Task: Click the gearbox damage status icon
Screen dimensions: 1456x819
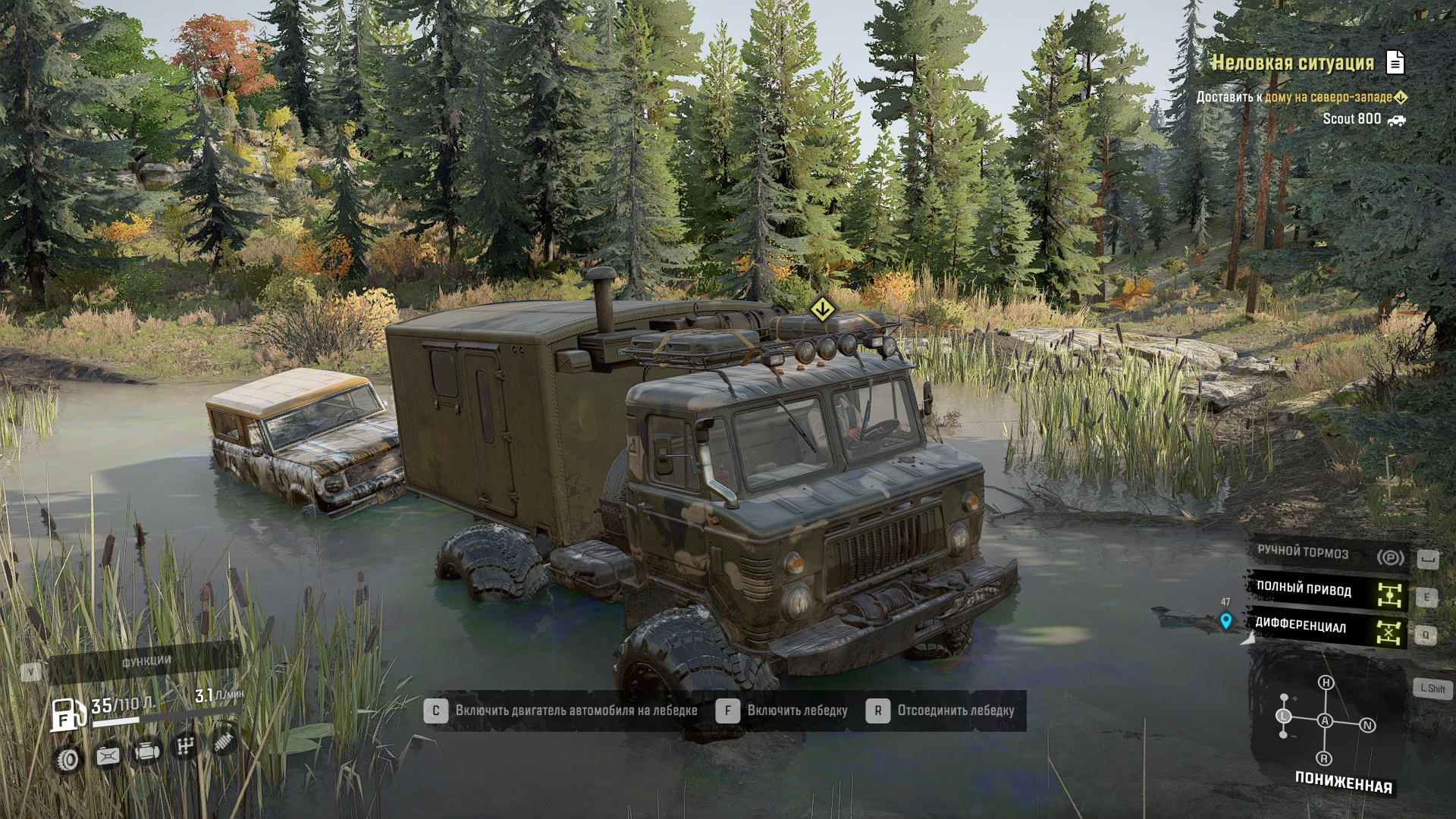Action: tap(185, 747)
